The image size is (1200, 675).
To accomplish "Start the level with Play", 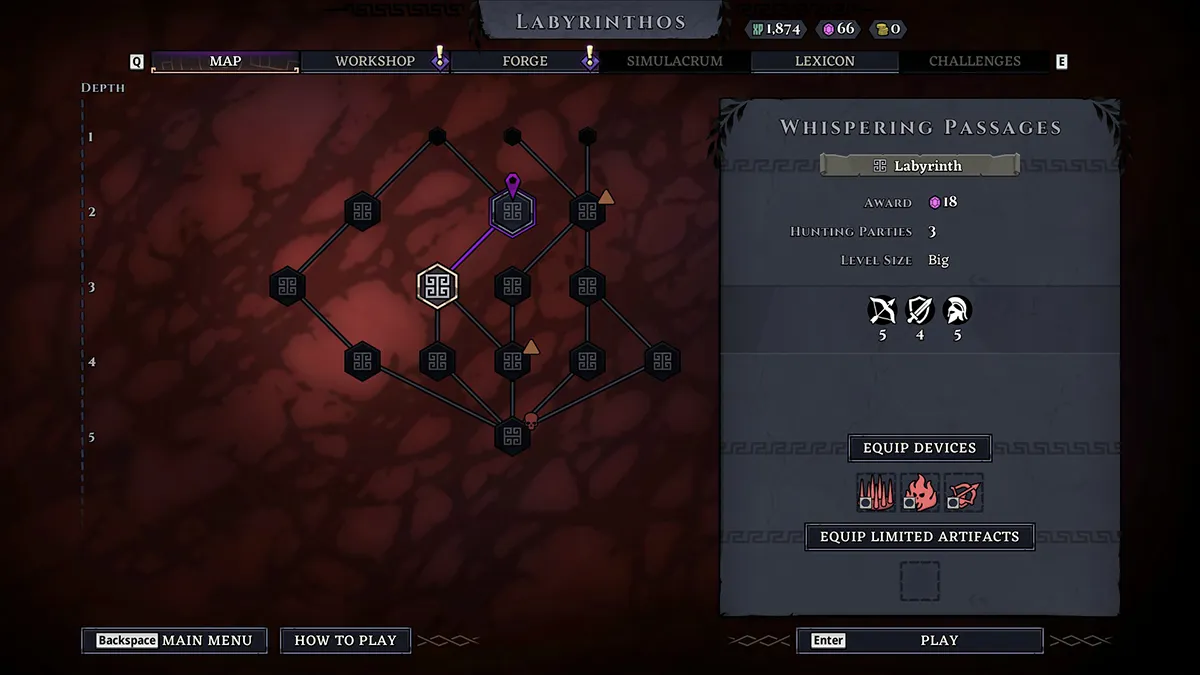I will tap(919, 640).
